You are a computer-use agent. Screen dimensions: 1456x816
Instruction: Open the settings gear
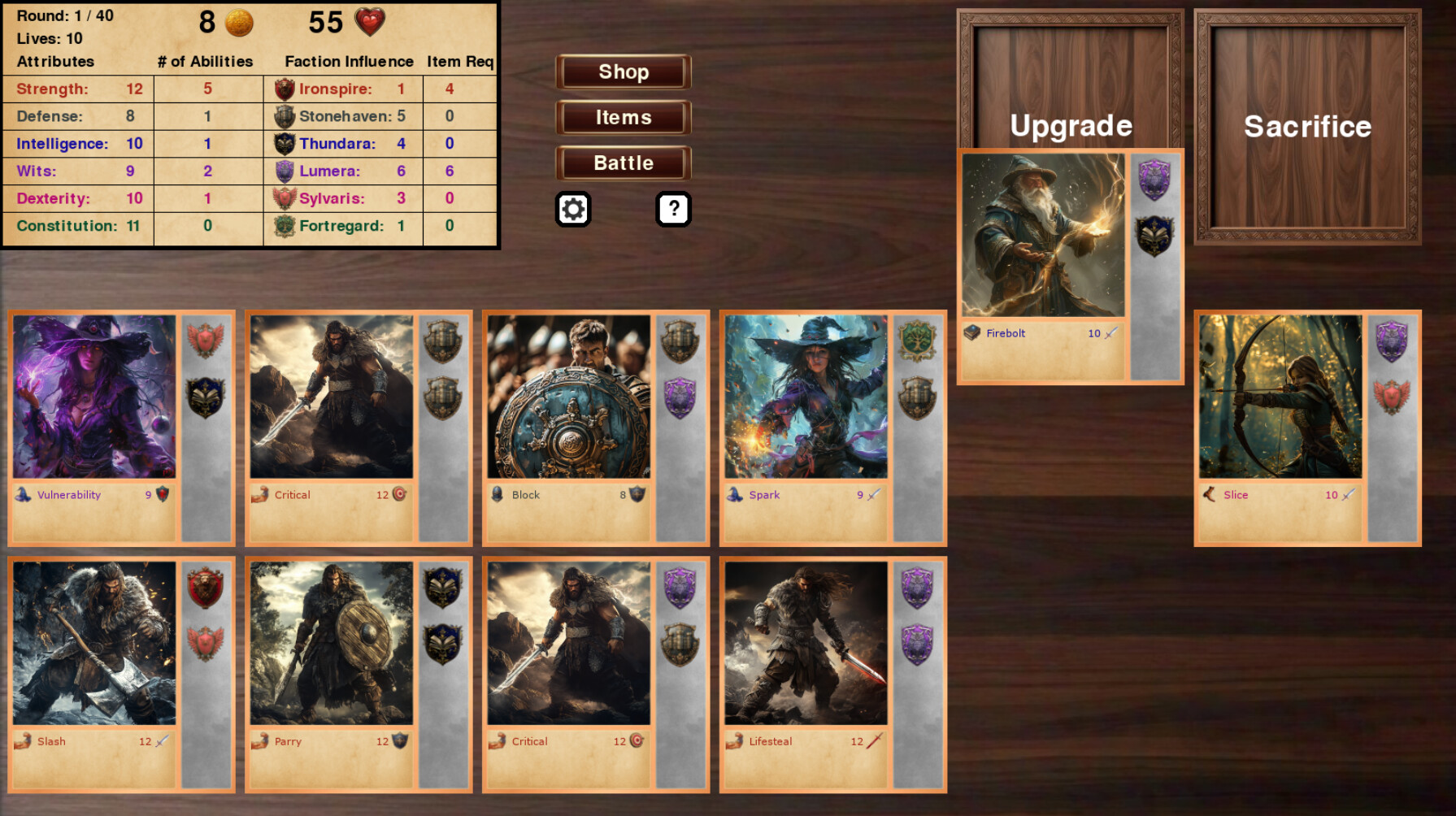[x=574, y=209]
